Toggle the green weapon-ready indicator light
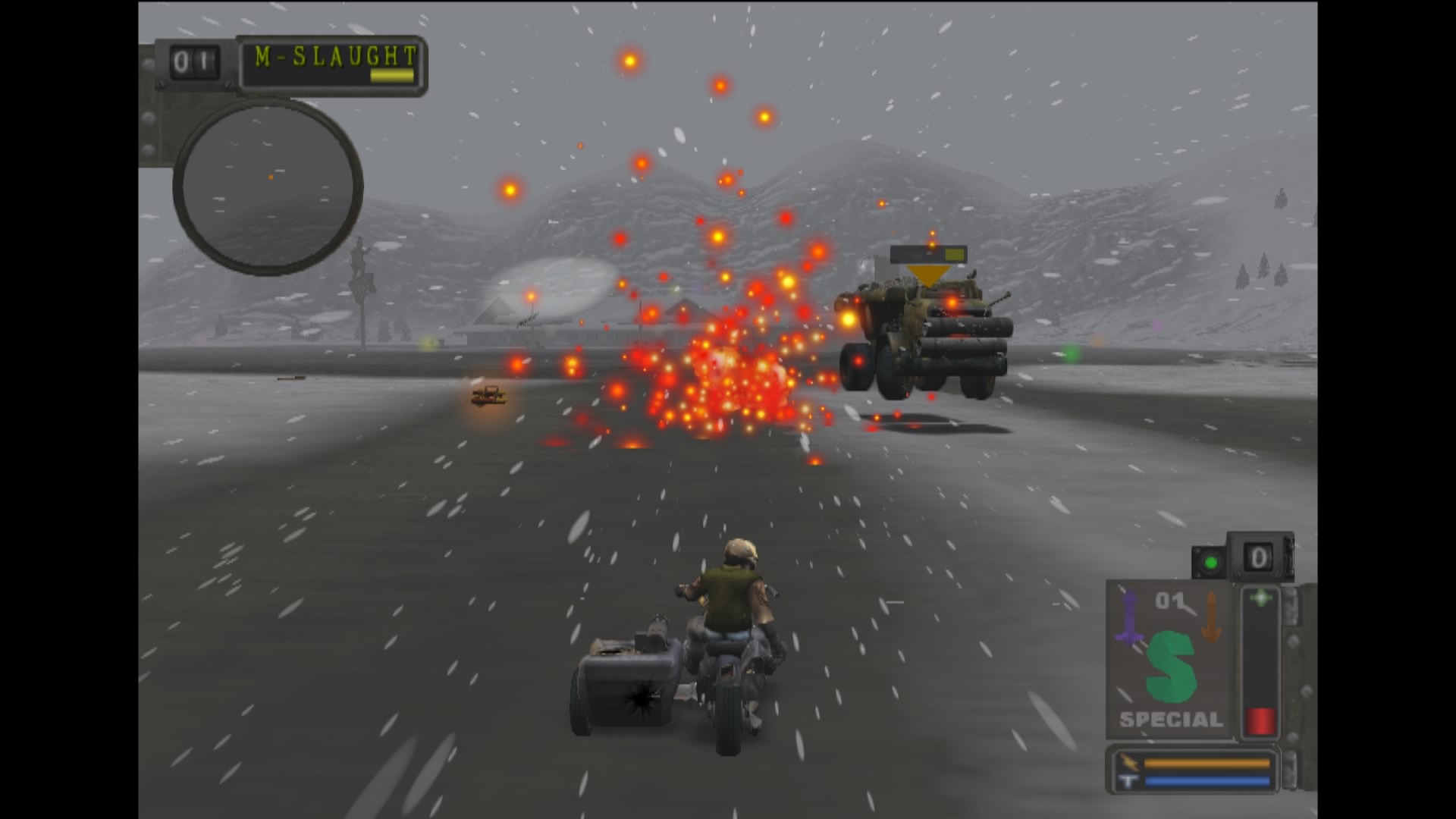 (1211, 563)
